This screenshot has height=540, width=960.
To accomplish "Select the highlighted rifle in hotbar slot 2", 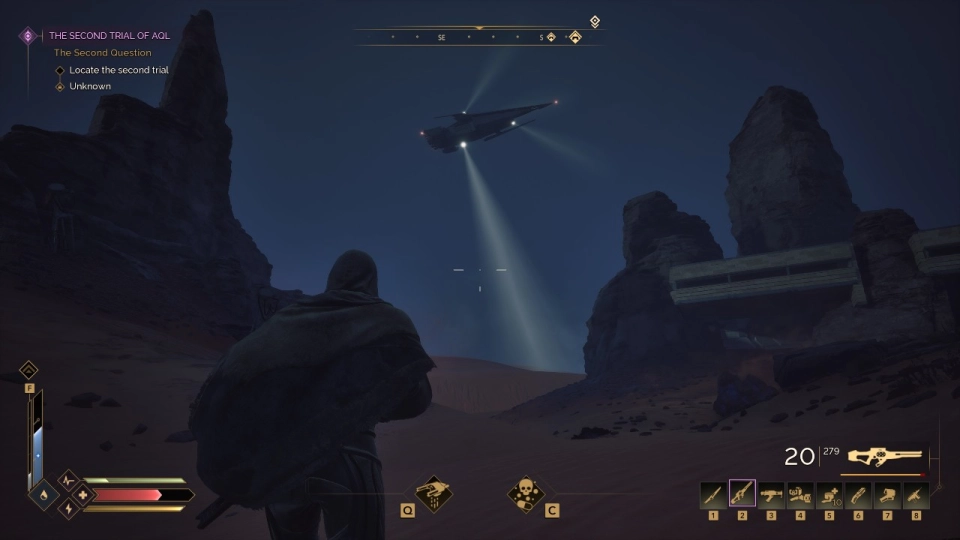I will [742, 494].
